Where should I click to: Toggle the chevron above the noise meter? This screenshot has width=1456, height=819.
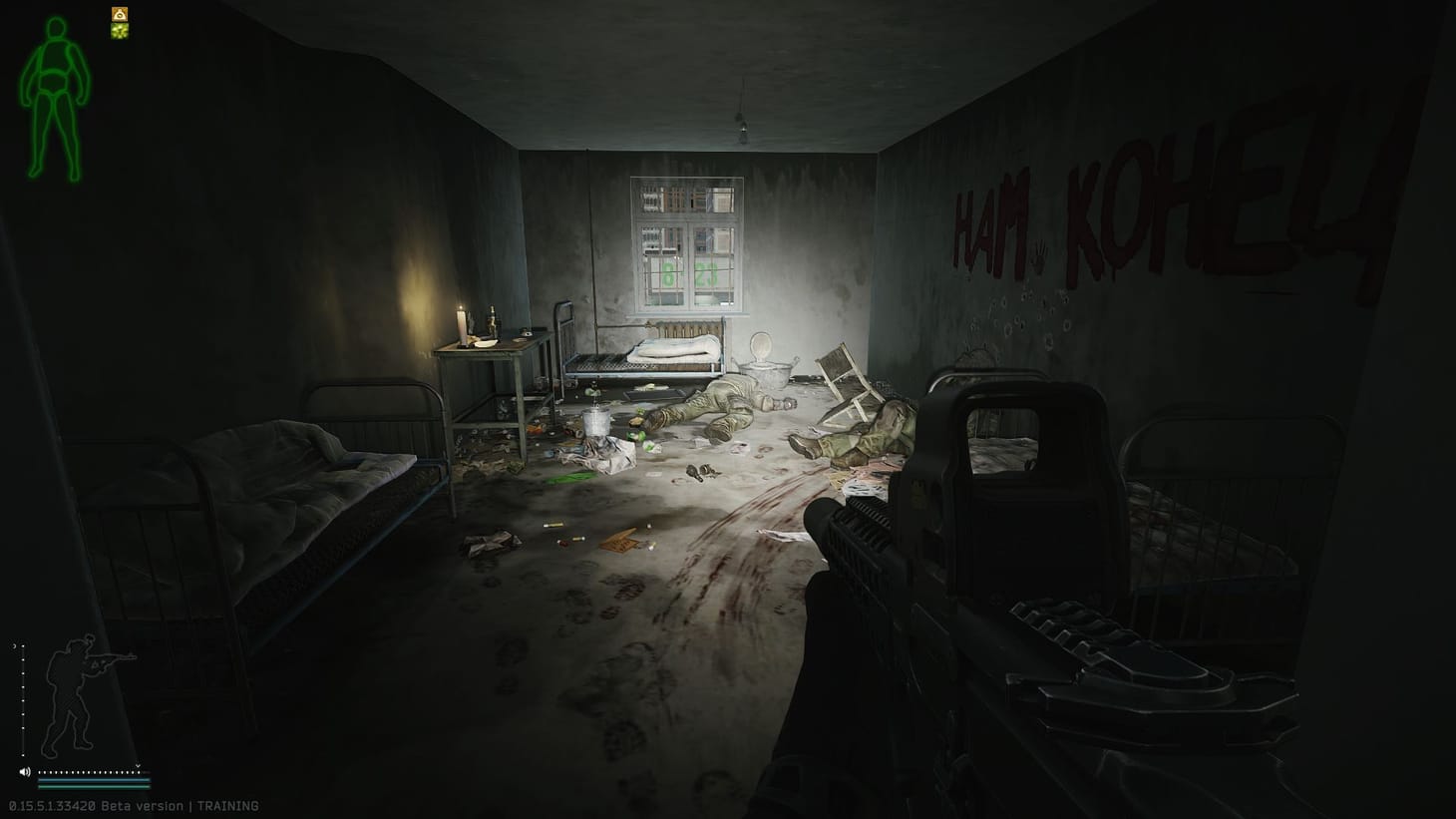138,766
